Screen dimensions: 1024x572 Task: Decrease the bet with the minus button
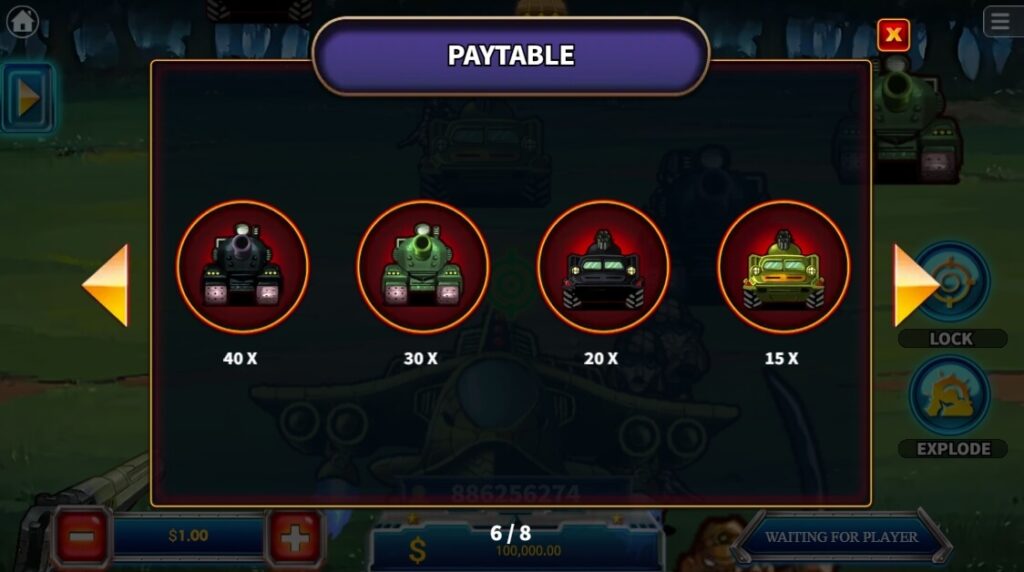pyautogui.click(x=82, y=539)
